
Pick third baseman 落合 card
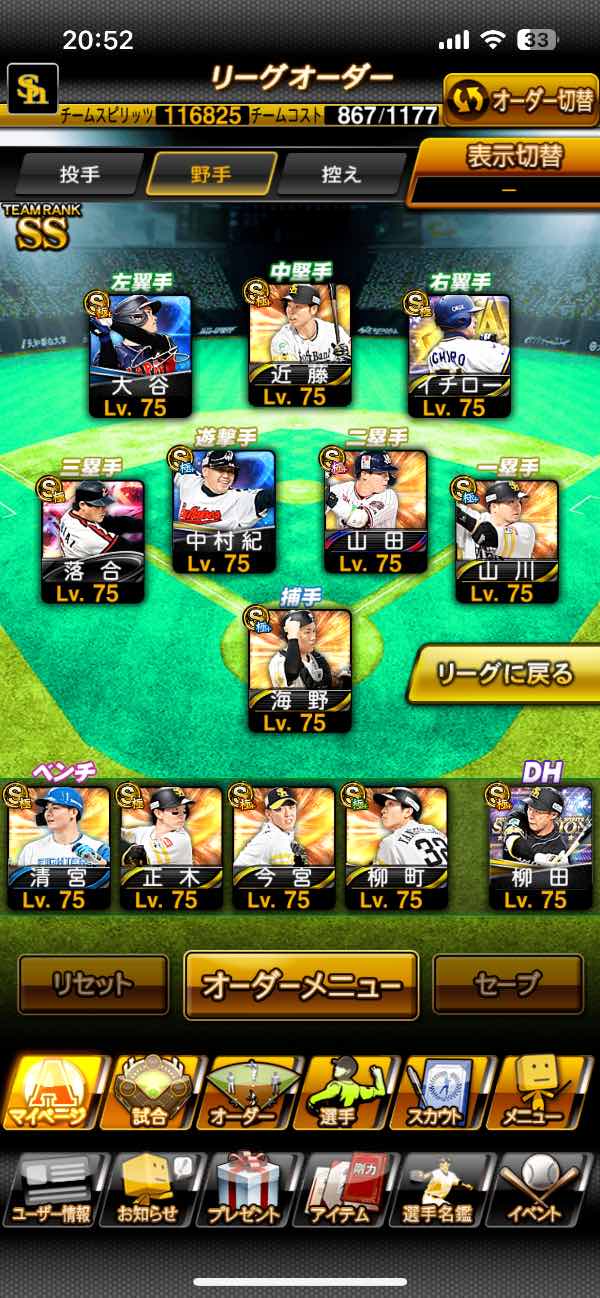[94, 542]
